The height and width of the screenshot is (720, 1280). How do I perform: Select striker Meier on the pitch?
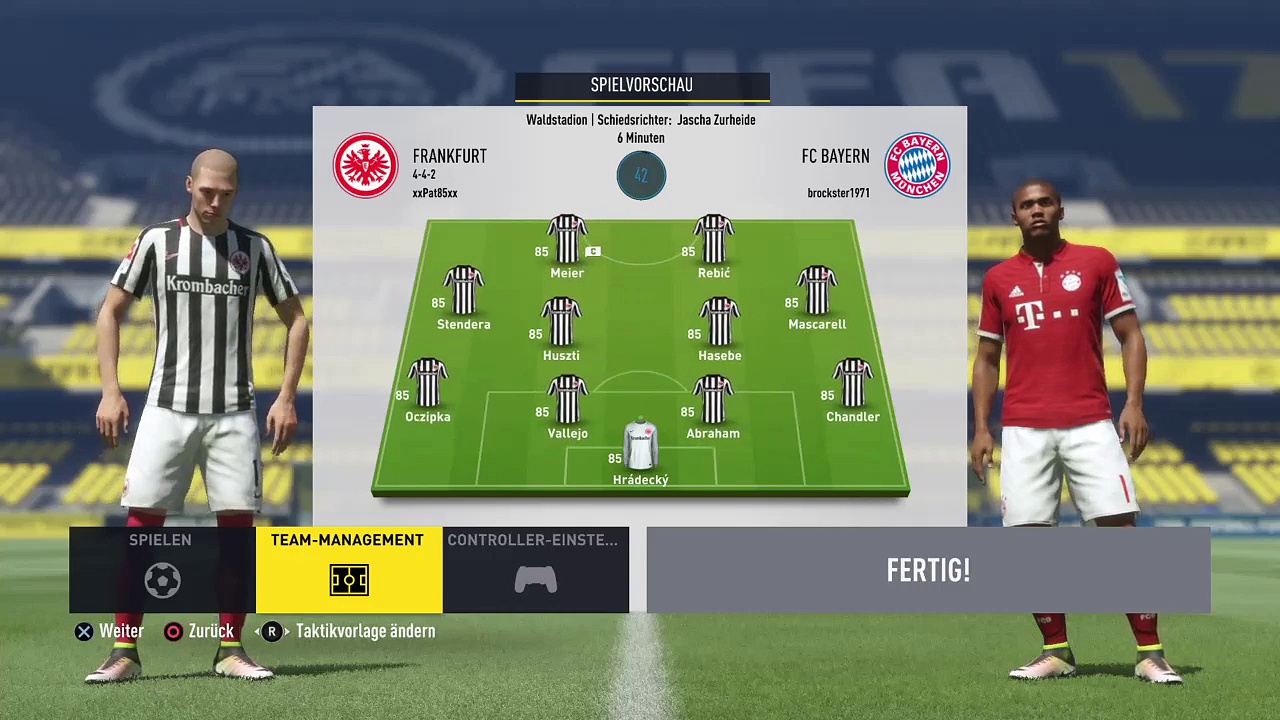(x=567, y=240)
